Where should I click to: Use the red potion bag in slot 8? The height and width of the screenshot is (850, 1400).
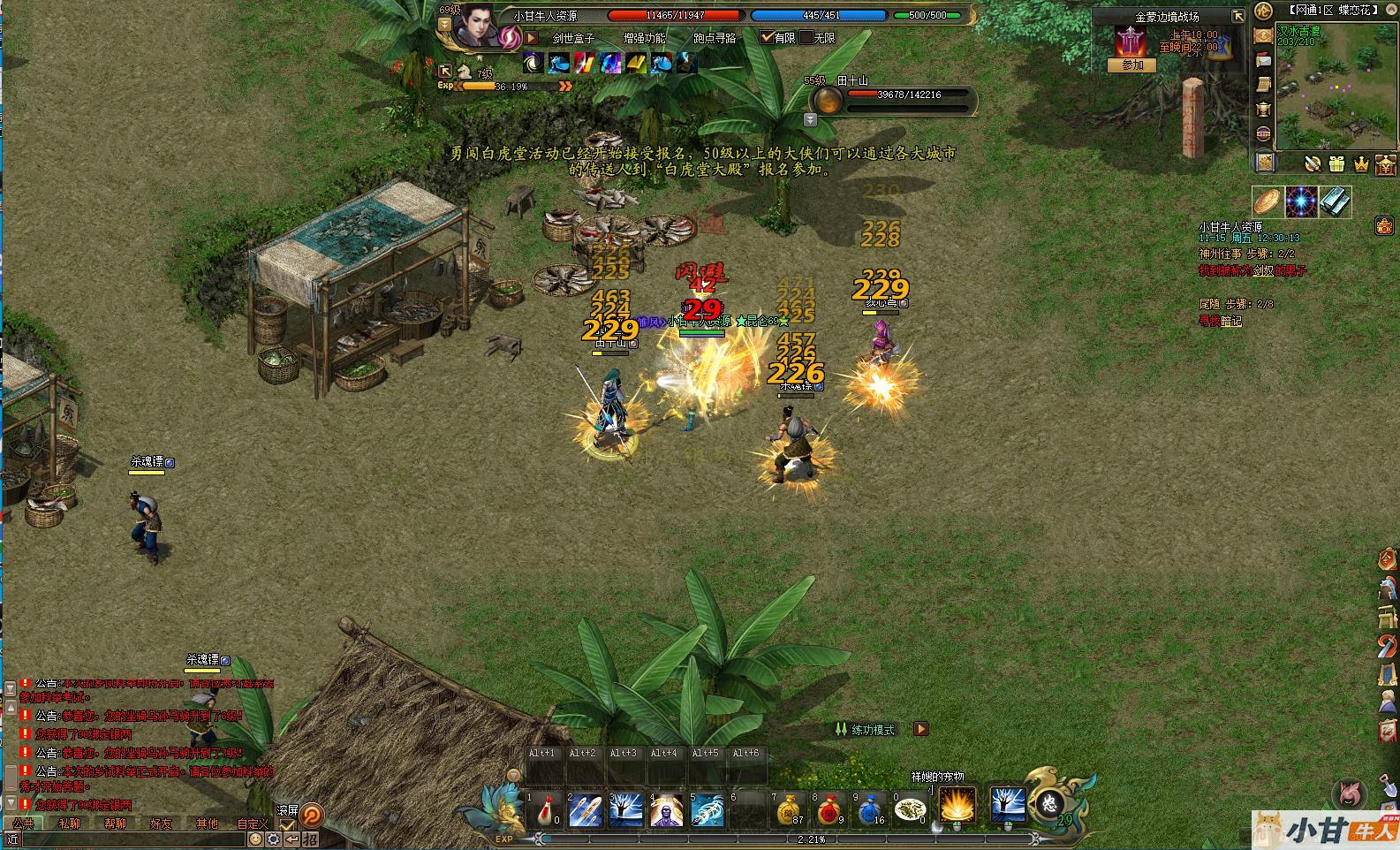pos(828,809)
